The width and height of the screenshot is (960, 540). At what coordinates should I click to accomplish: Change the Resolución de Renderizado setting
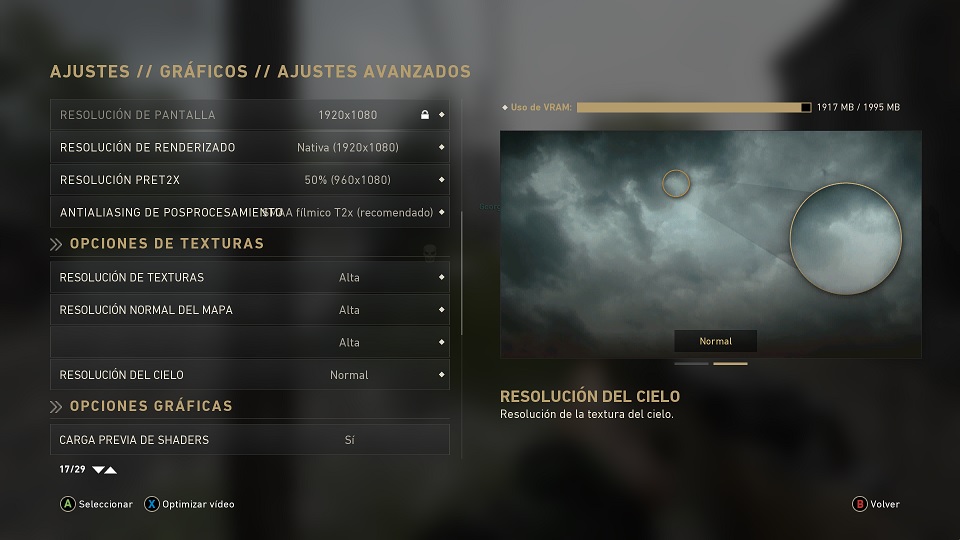[x=250, y=147]
